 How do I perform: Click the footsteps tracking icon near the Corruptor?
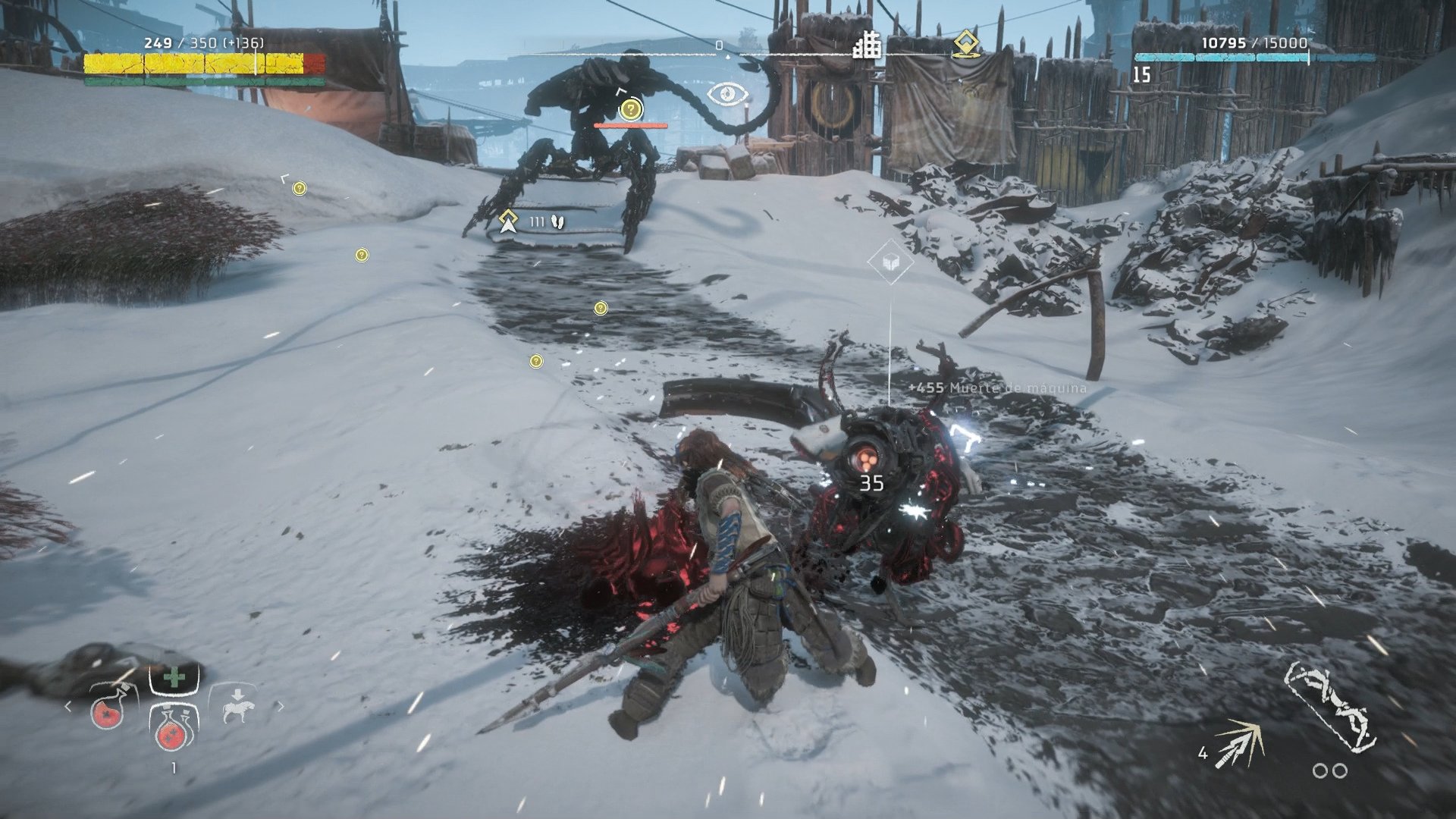(x=558, y=221)
